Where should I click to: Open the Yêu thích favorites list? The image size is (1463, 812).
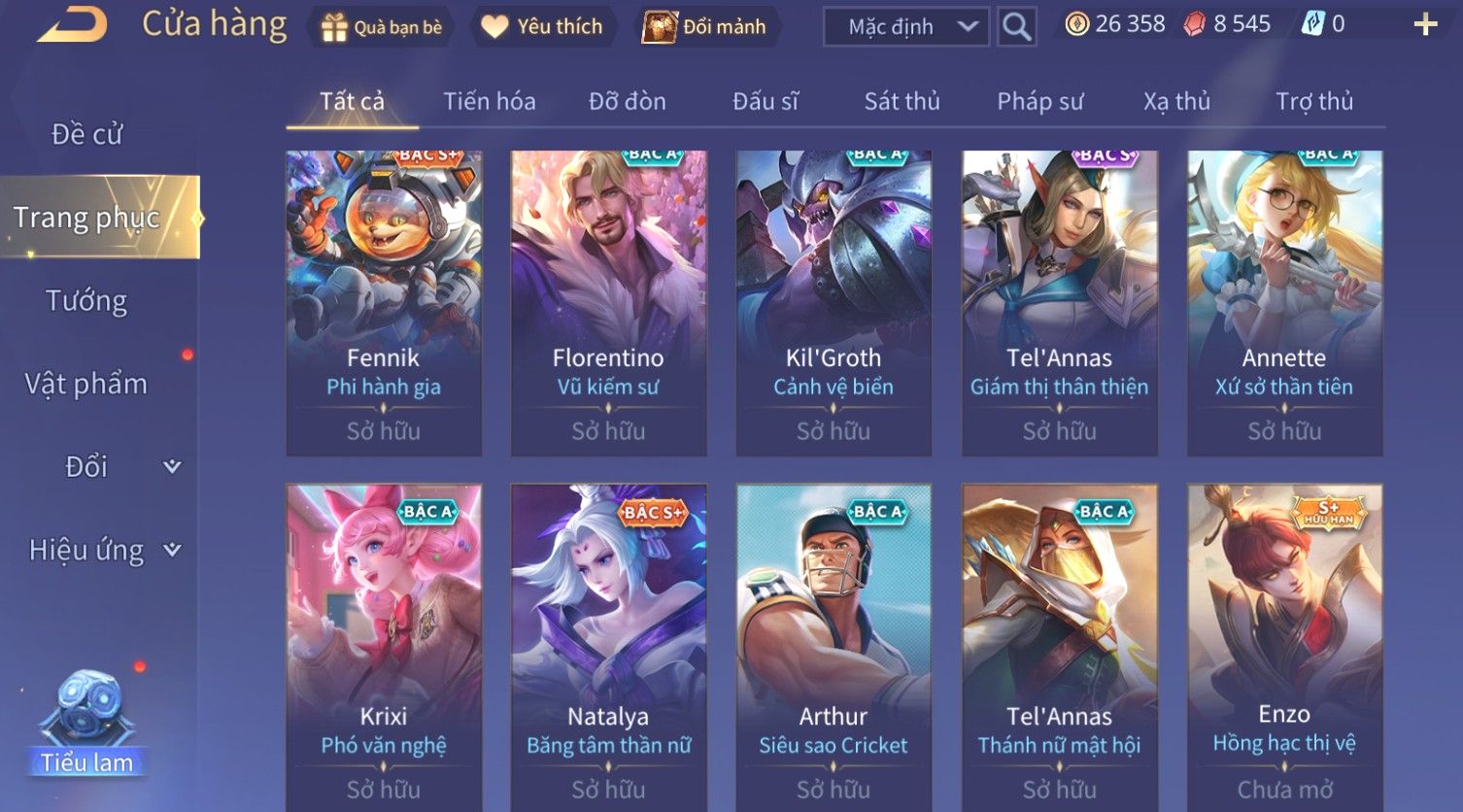542,27
